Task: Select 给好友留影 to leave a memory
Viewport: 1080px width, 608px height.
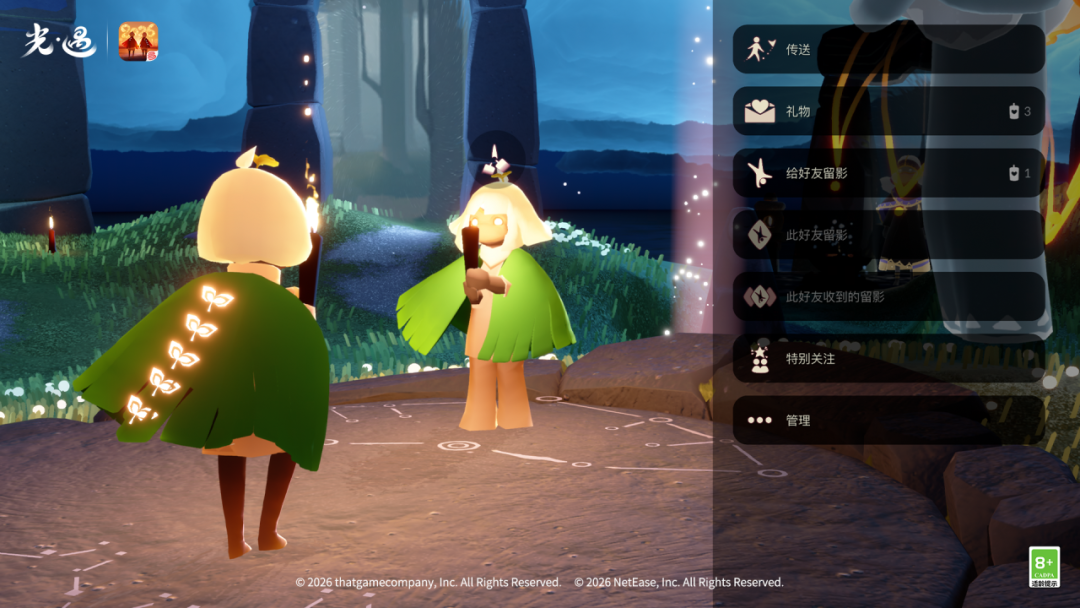Action: point(888,173)
